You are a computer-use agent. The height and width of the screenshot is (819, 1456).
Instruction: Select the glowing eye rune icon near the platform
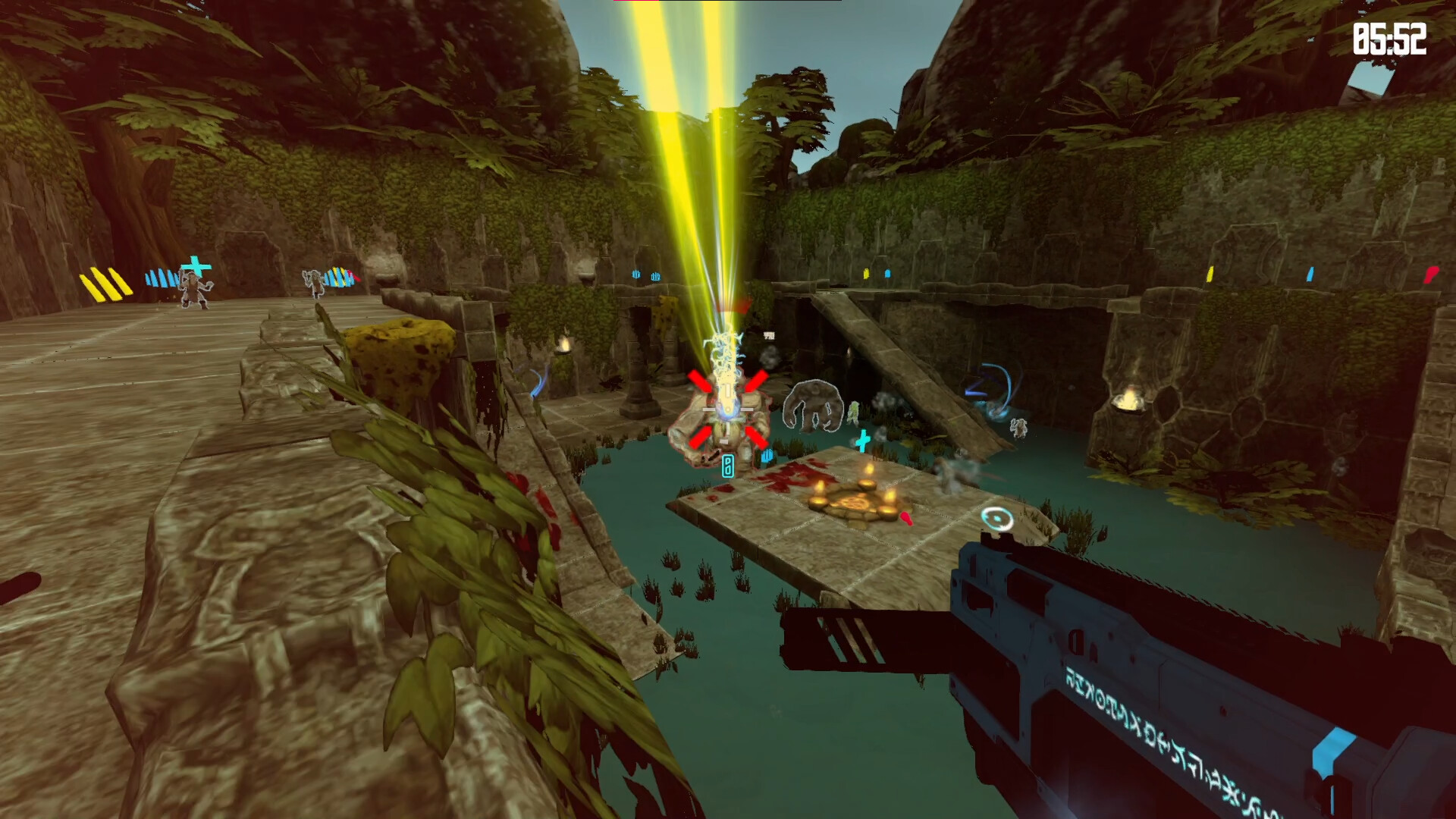997,518
